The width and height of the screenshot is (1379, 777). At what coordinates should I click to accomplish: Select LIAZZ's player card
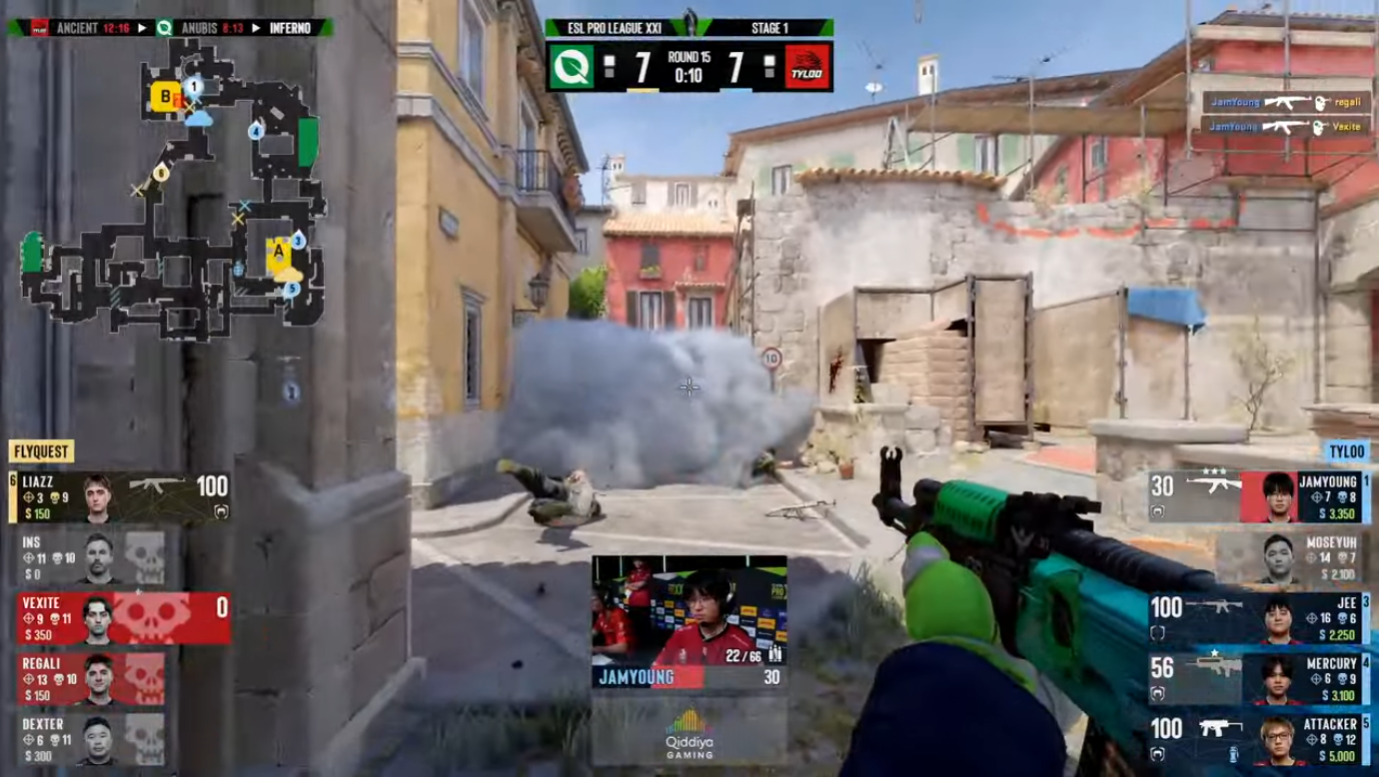(120, 497)
